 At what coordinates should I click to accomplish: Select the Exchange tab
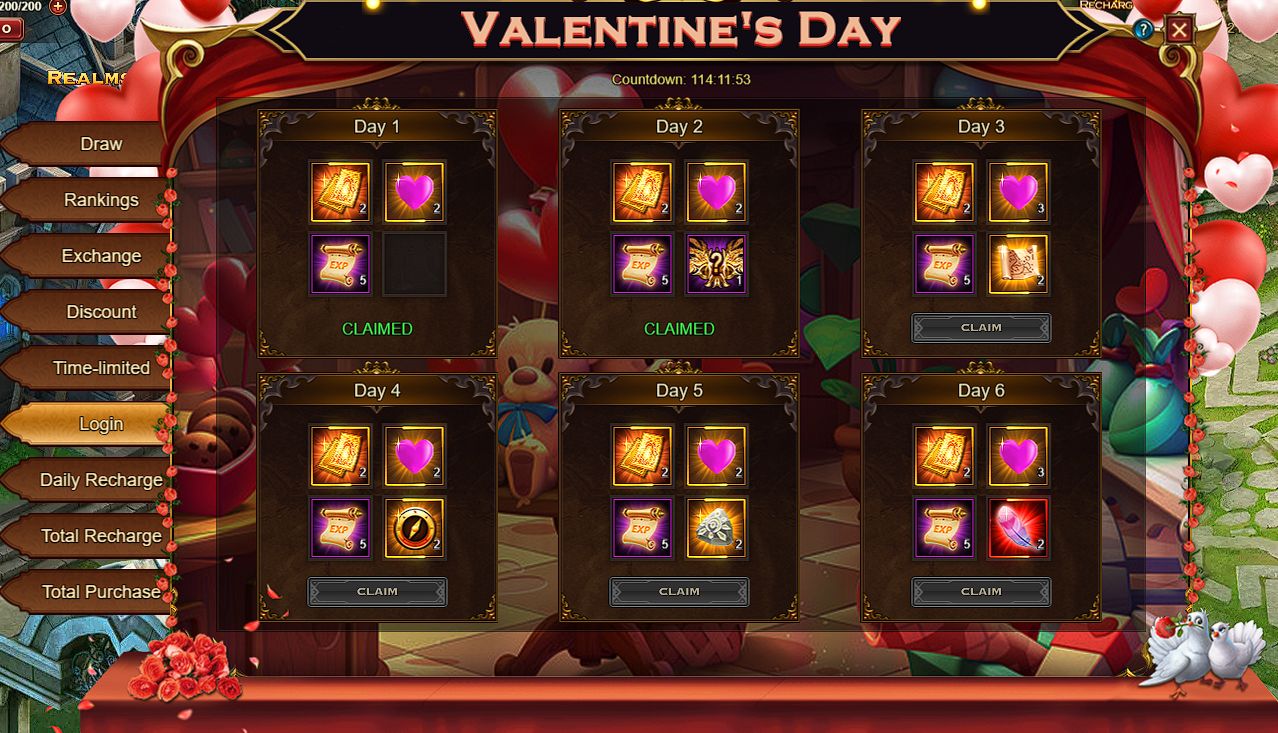click(x=100, y=256)
